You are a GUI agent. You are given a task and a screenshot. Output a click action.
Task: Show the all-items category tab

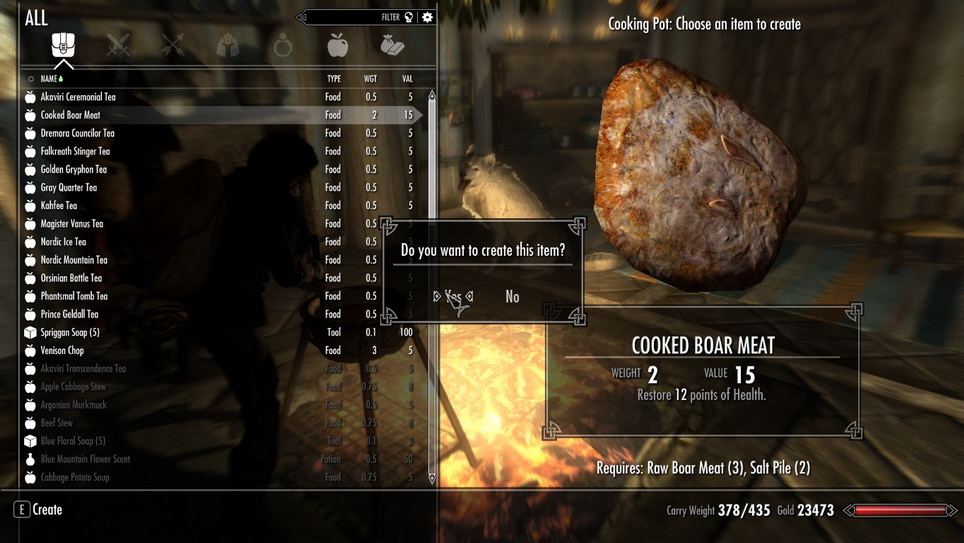(63, 45)
